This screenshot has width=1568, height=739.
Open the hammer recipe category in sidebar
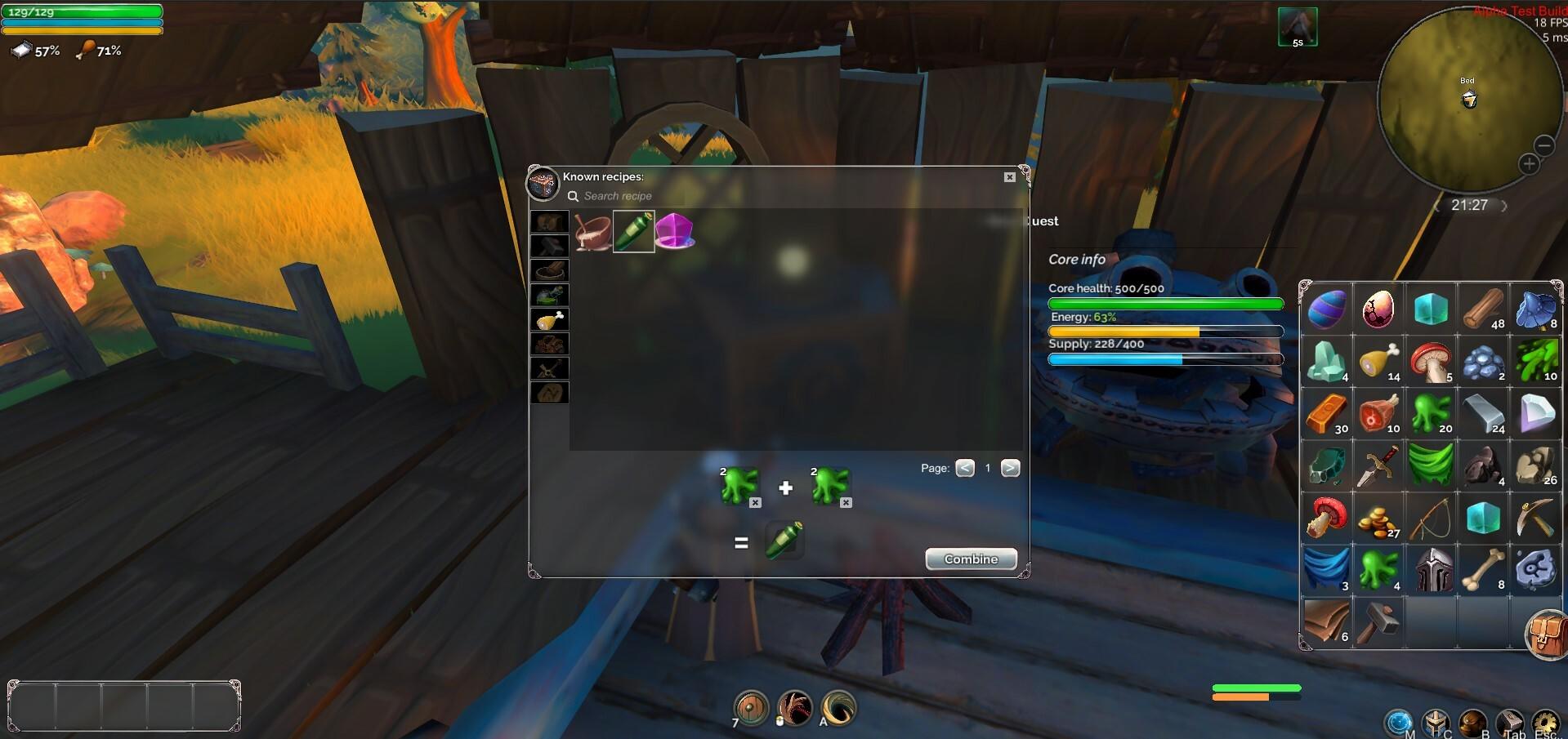549,246
